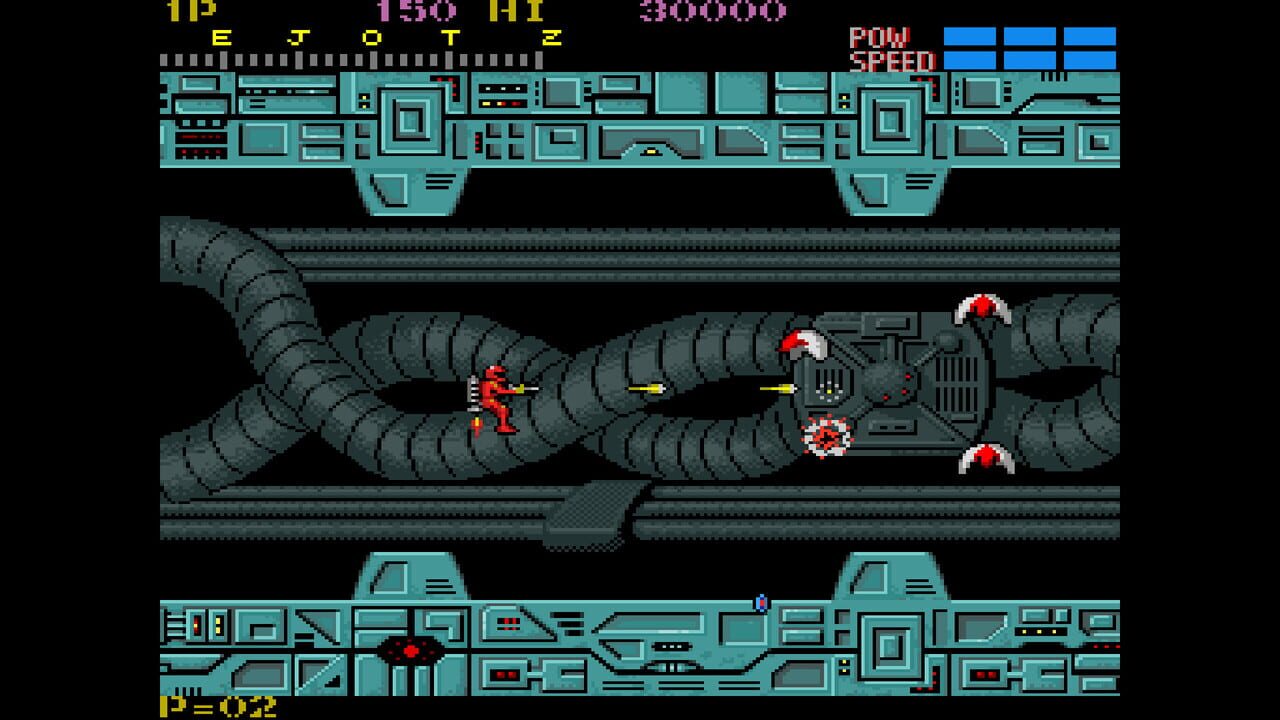Screen dimensions: 1280x720
Task: Click the exploding enemy sprite
Action: [x=828, y=437]
